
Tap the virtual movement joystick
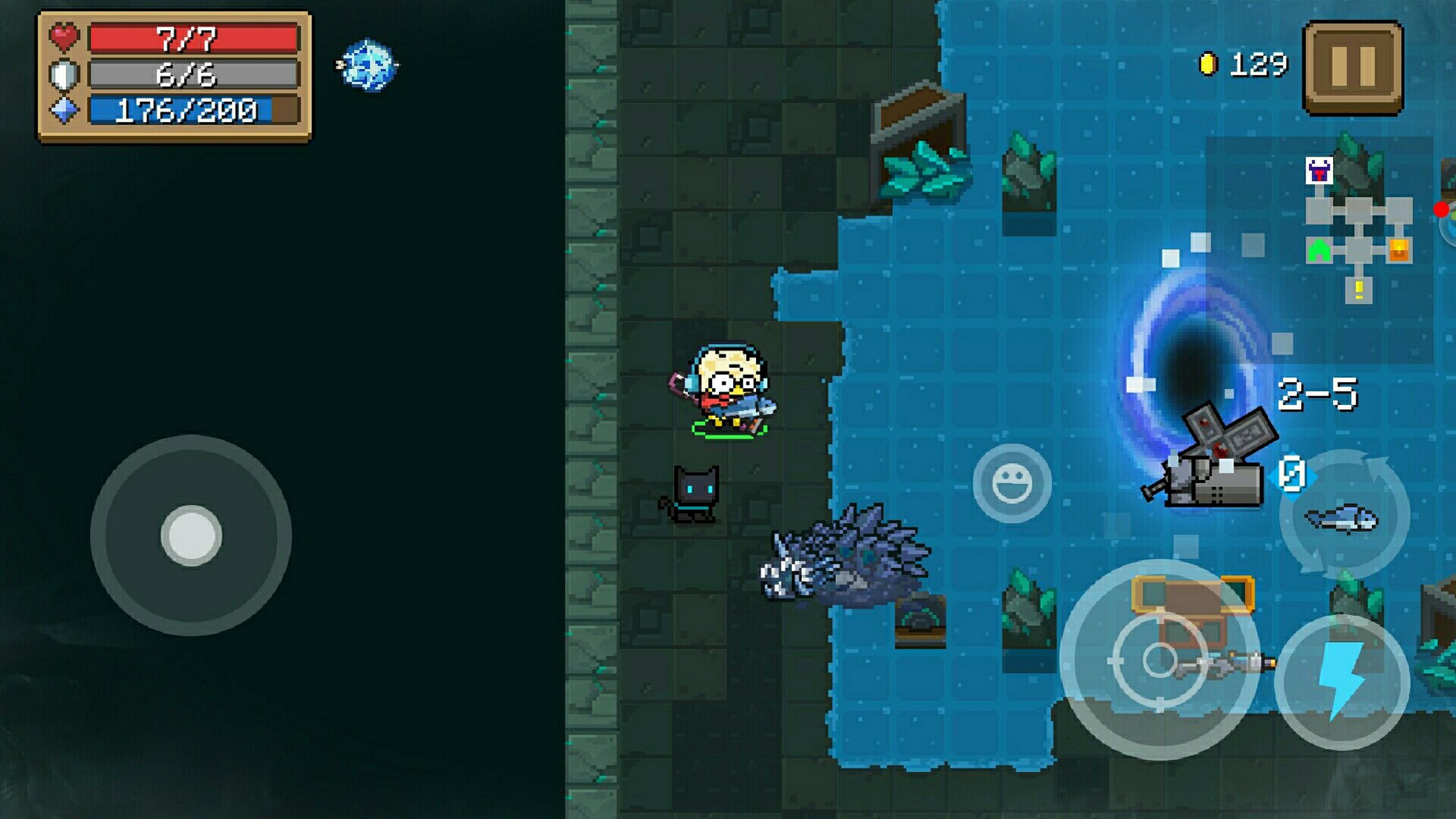(191, 536)
